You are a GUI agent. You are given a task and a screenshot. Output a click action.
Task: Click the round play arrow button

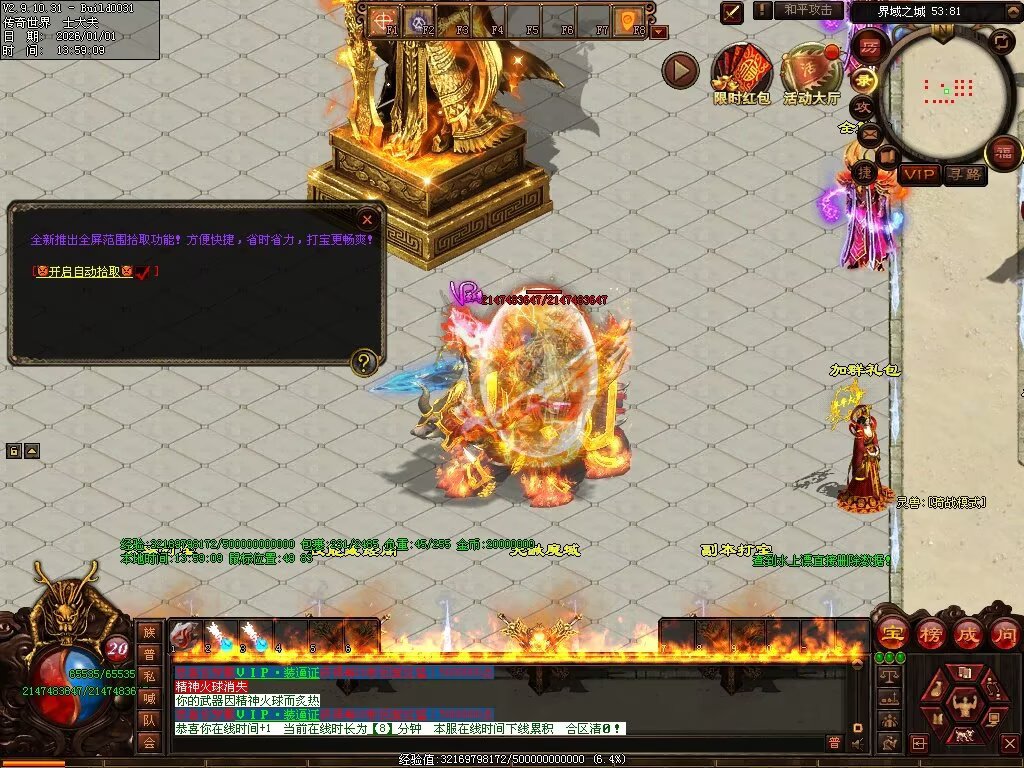681,71
